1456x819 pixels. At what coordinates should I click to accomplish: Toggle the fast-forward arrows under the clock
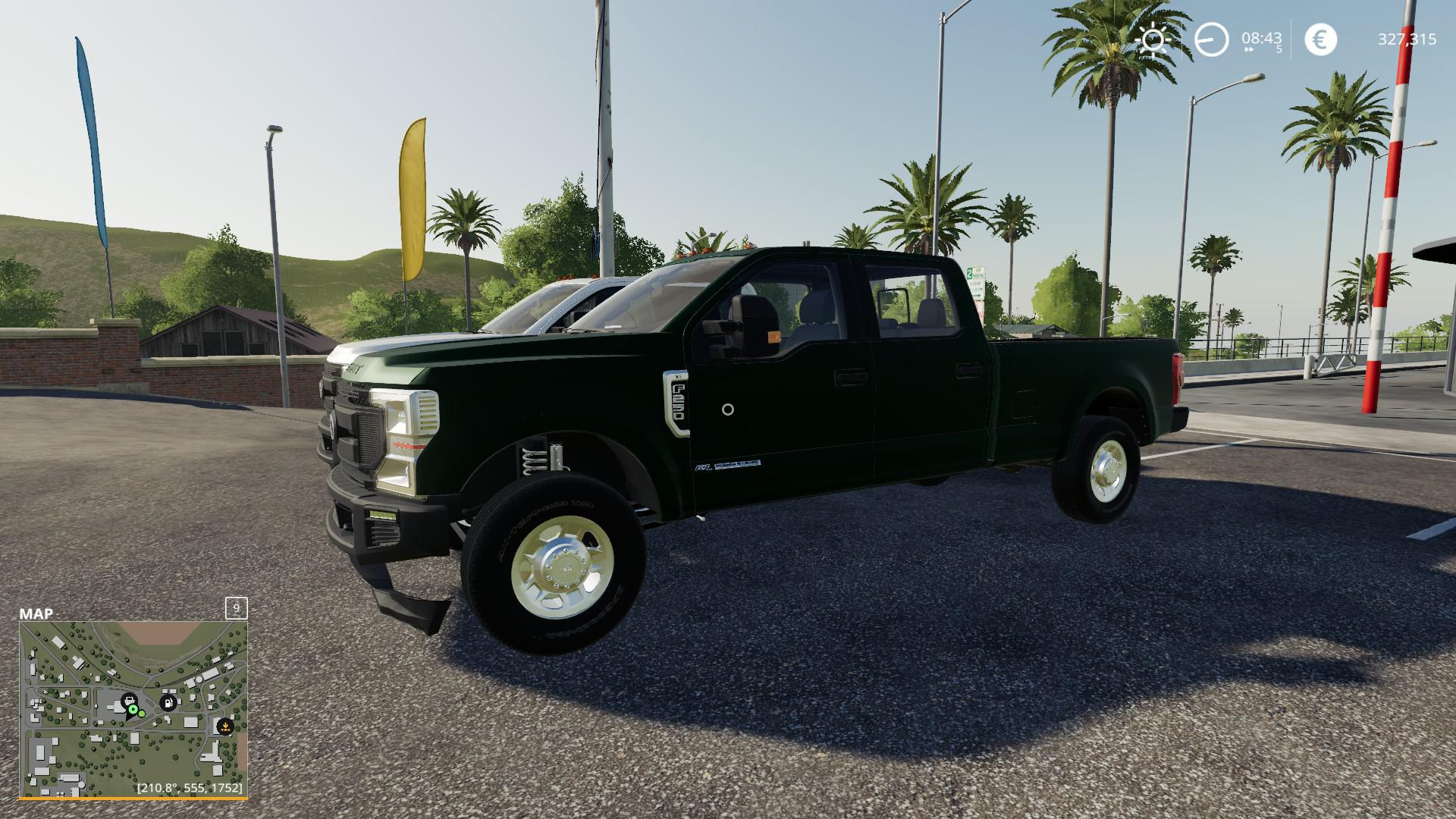[x=1249, y=49]
